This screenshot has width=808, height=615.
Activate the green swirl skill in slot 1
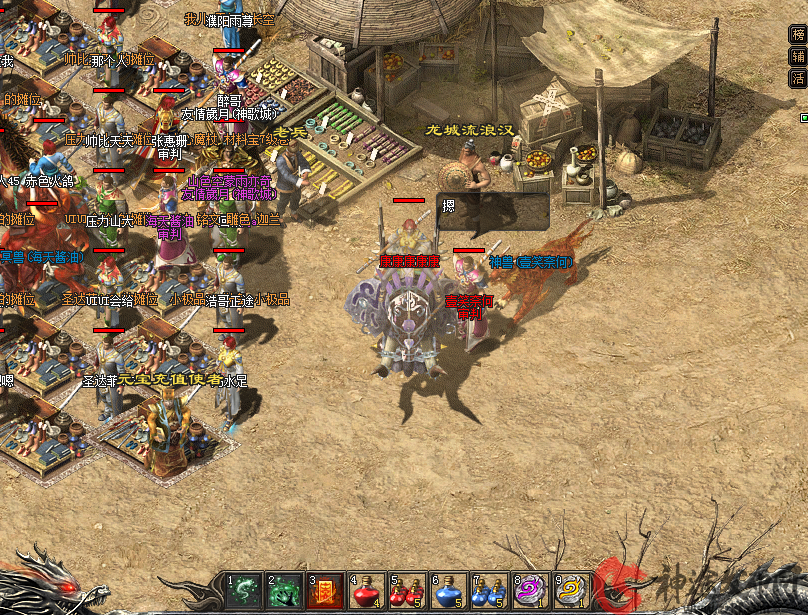point(244,590)
